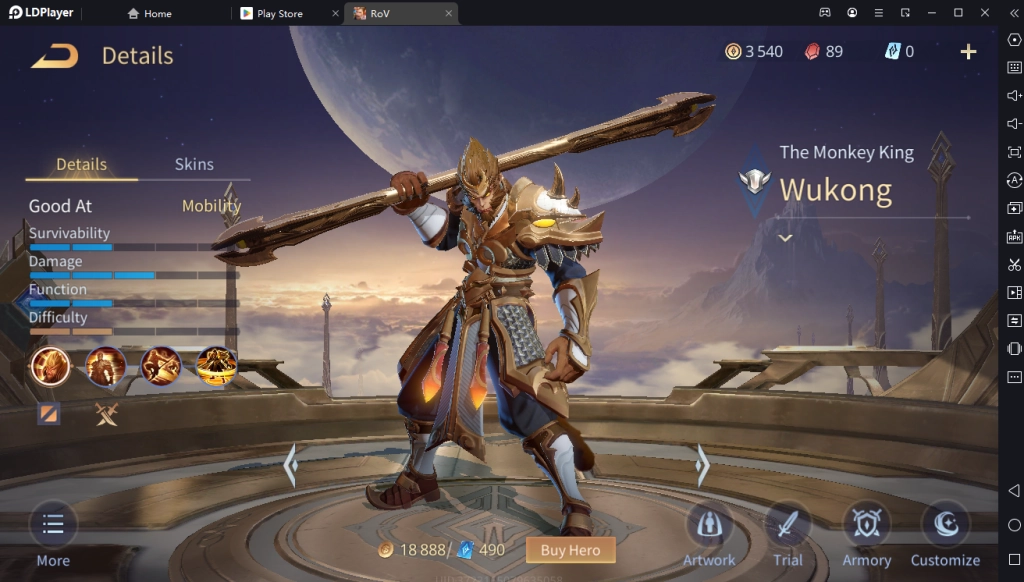Select the crossed swords icon

click(106, 414)
